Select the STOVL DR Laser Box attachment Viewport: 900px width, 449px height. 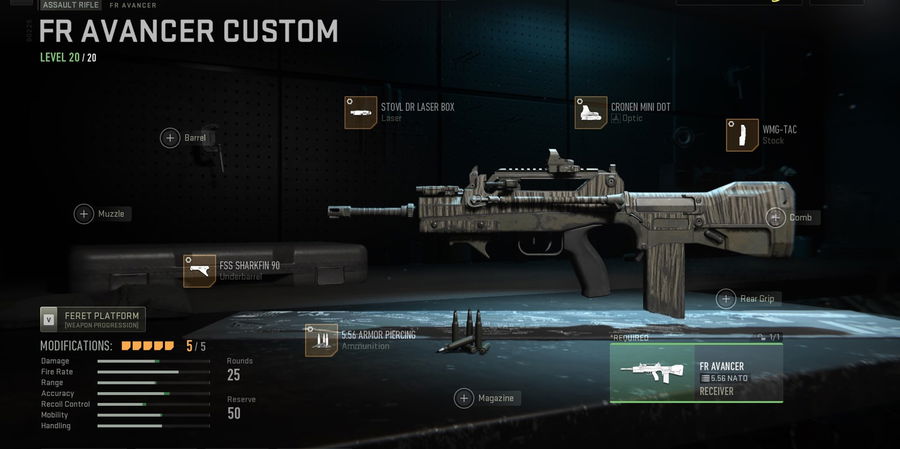pyautogui.click(x=360, y=112)
